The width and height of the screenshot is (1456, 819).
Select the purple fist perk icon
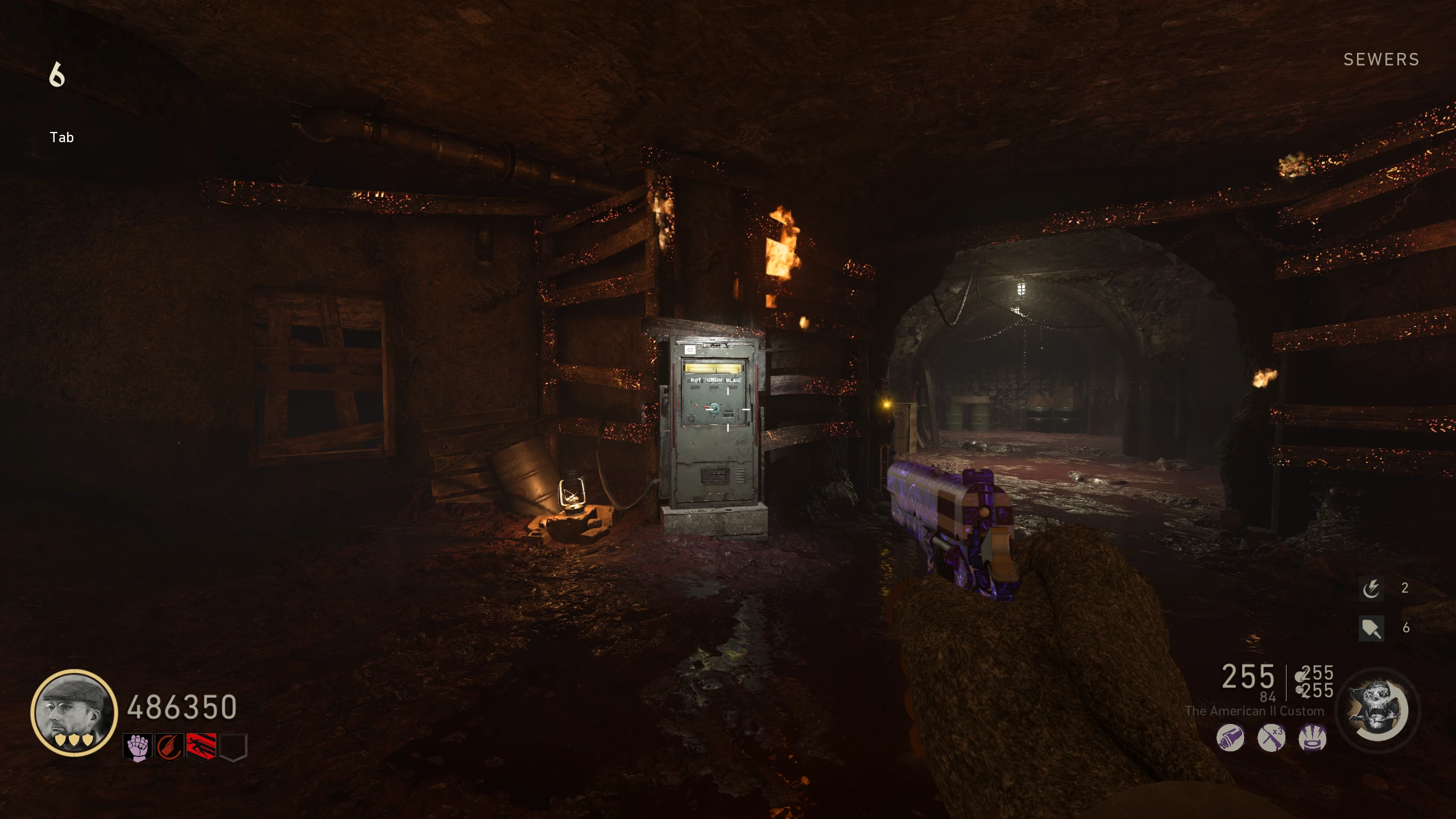pos(137,747)
